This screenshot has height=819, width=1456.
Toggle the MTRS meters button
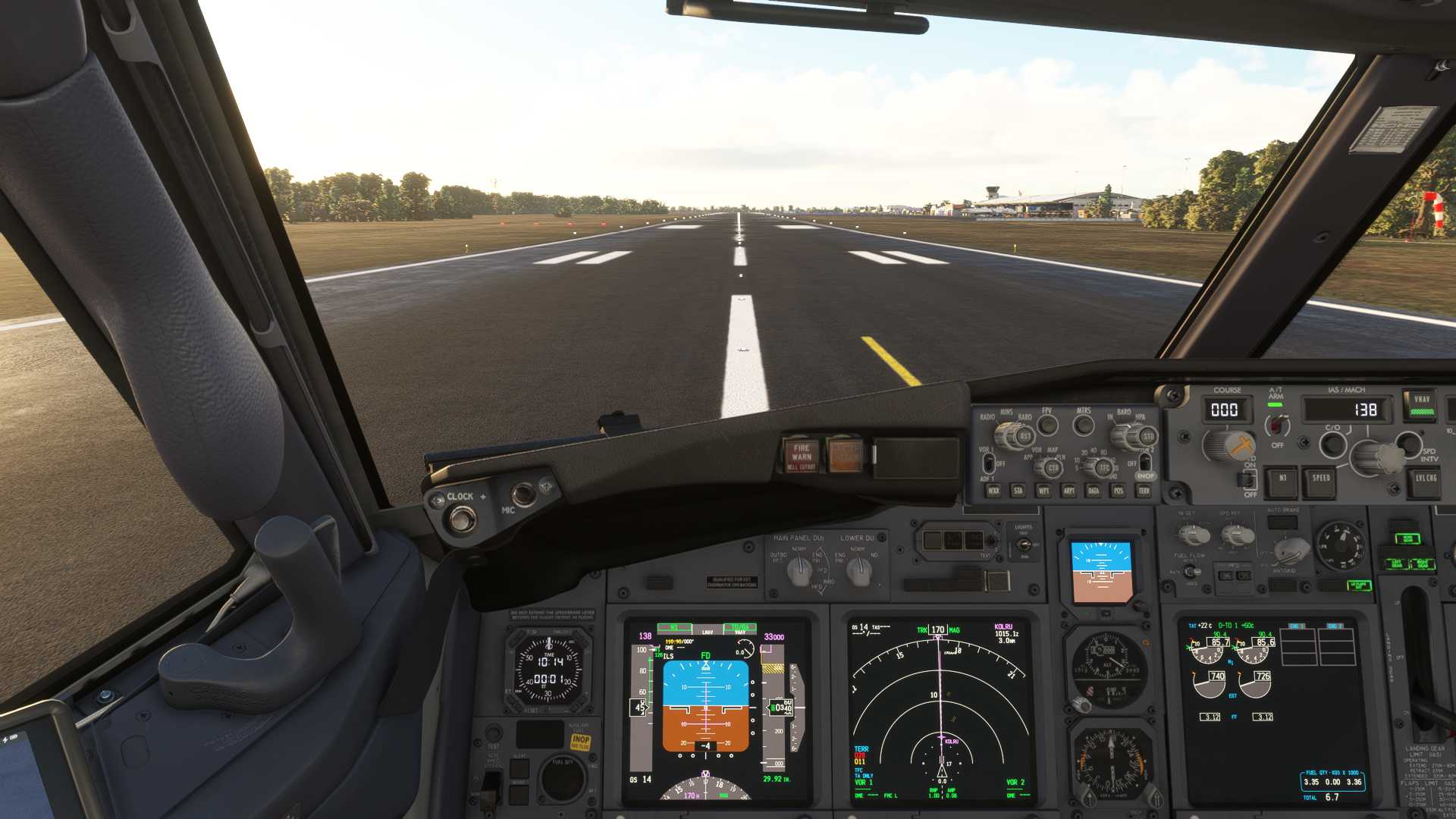[x=1084, y=425]
